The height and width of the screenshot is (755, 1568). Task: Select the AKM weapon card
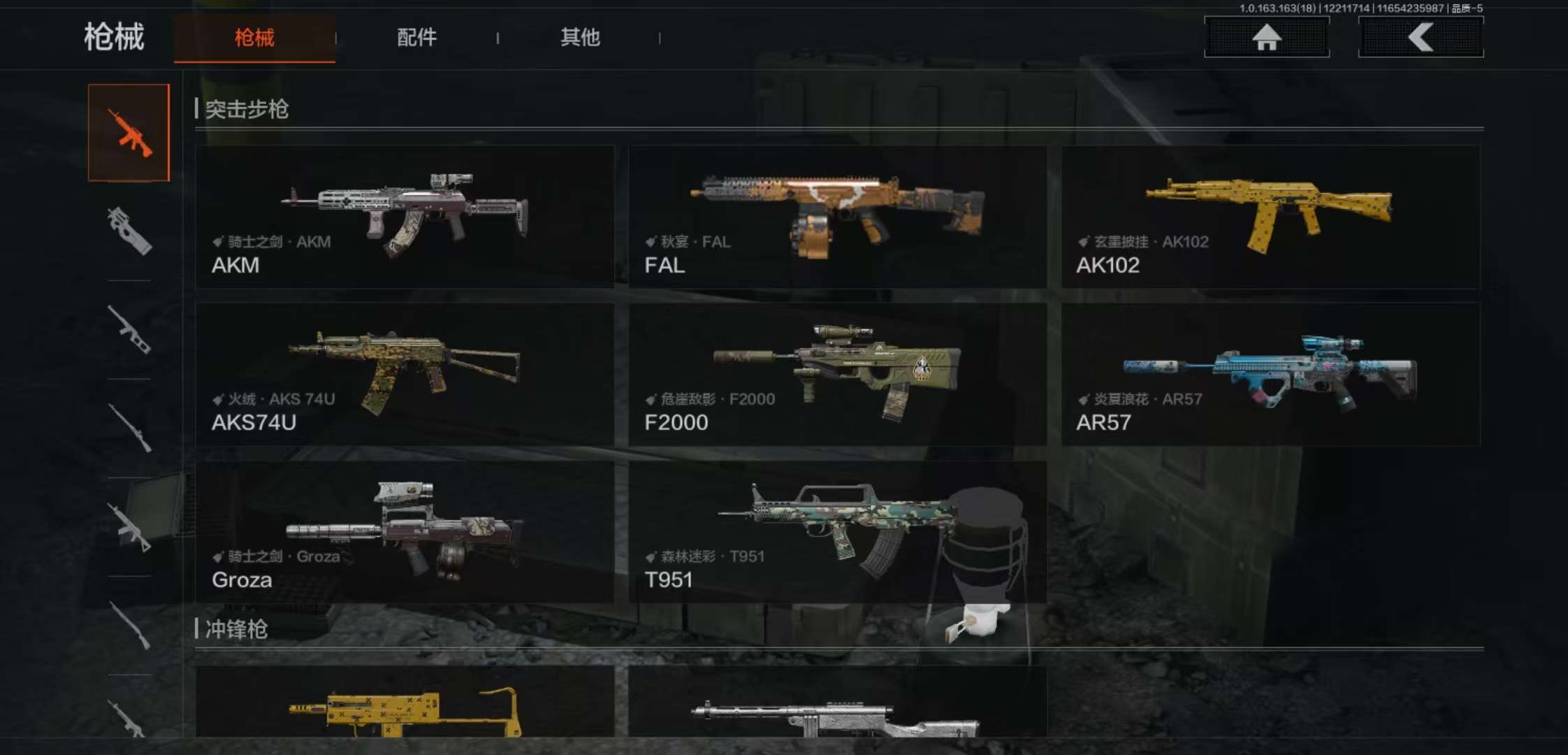point(405,217)
